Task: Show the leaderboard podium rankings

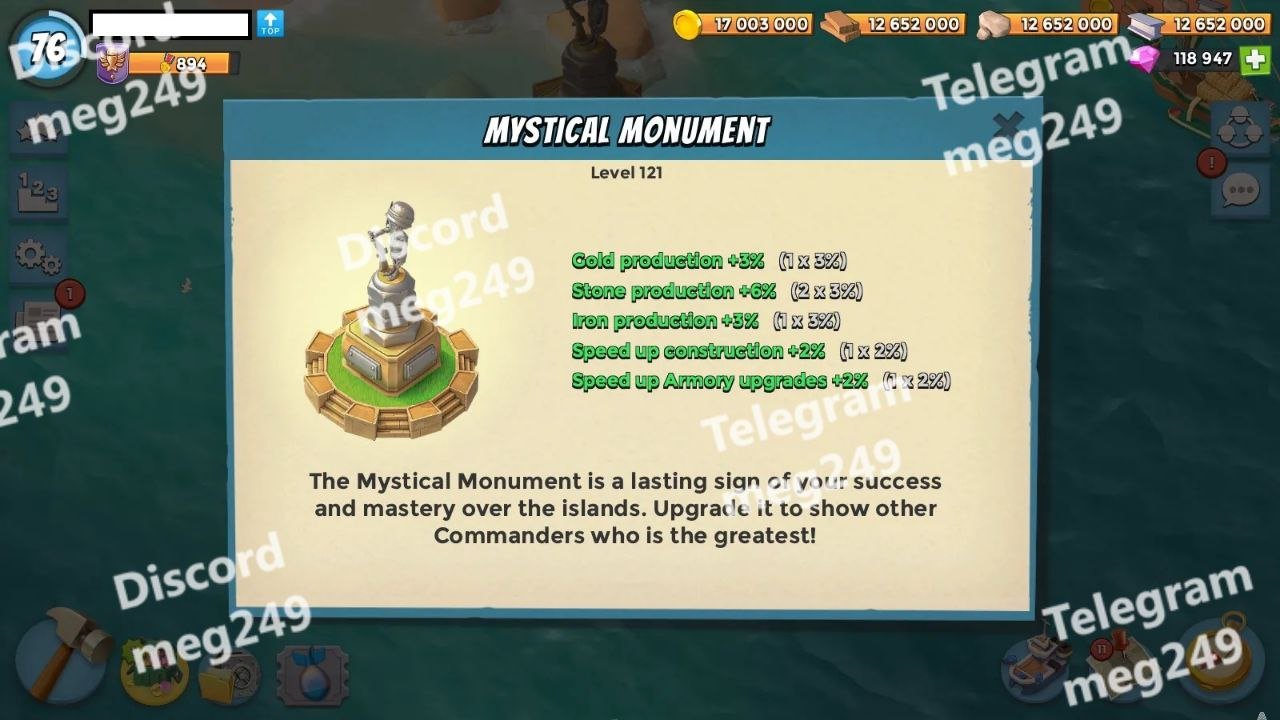Action: coord(38,190)
